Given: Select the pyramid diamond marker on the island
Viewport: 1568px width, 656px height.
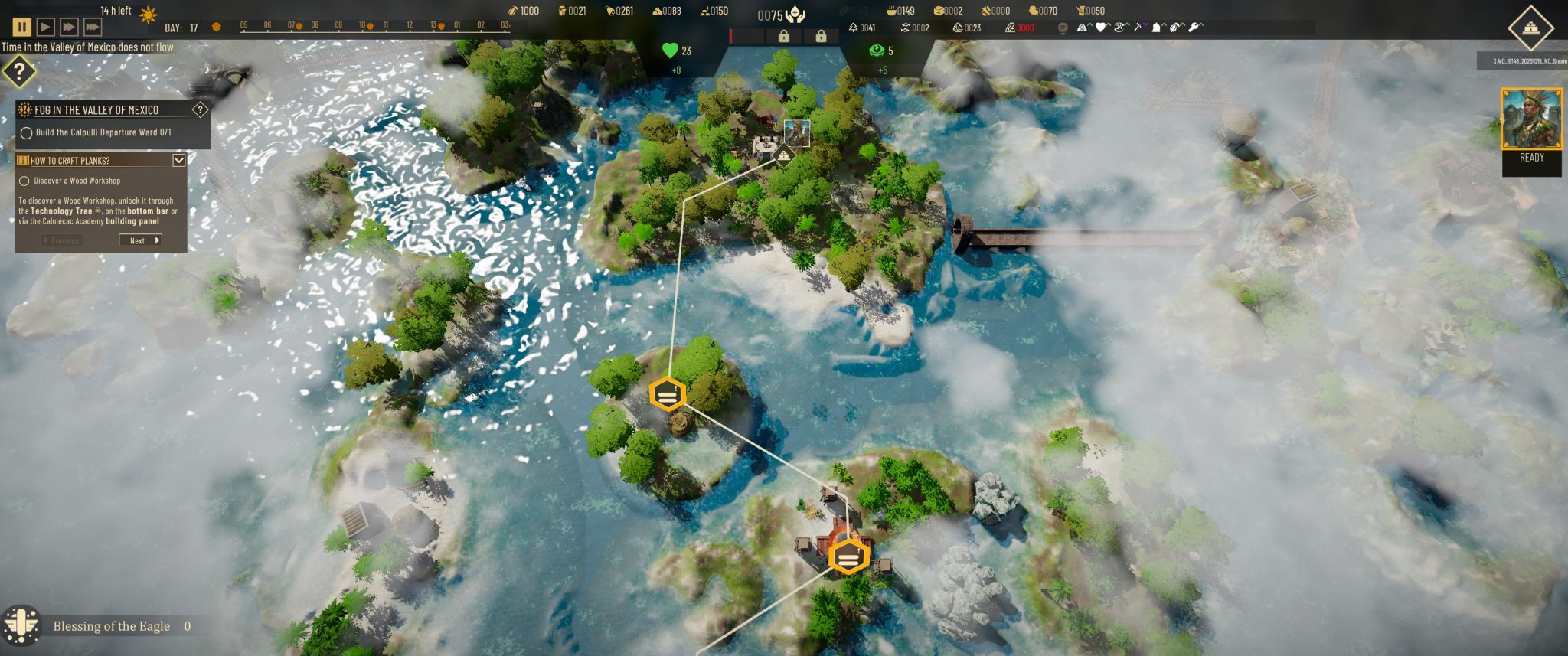Looking at the screenshot, I should click(783, 156).
